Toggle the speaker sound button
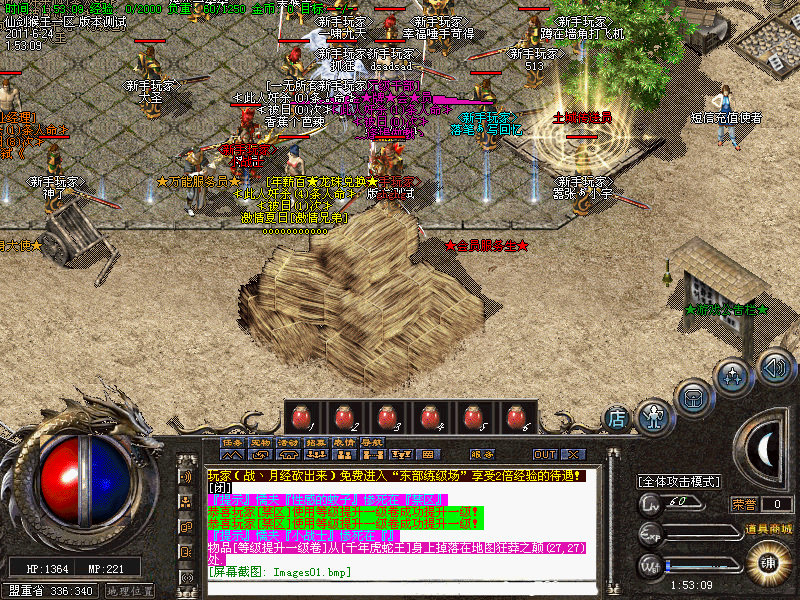The image size is (800, 600). pos(774,365)
